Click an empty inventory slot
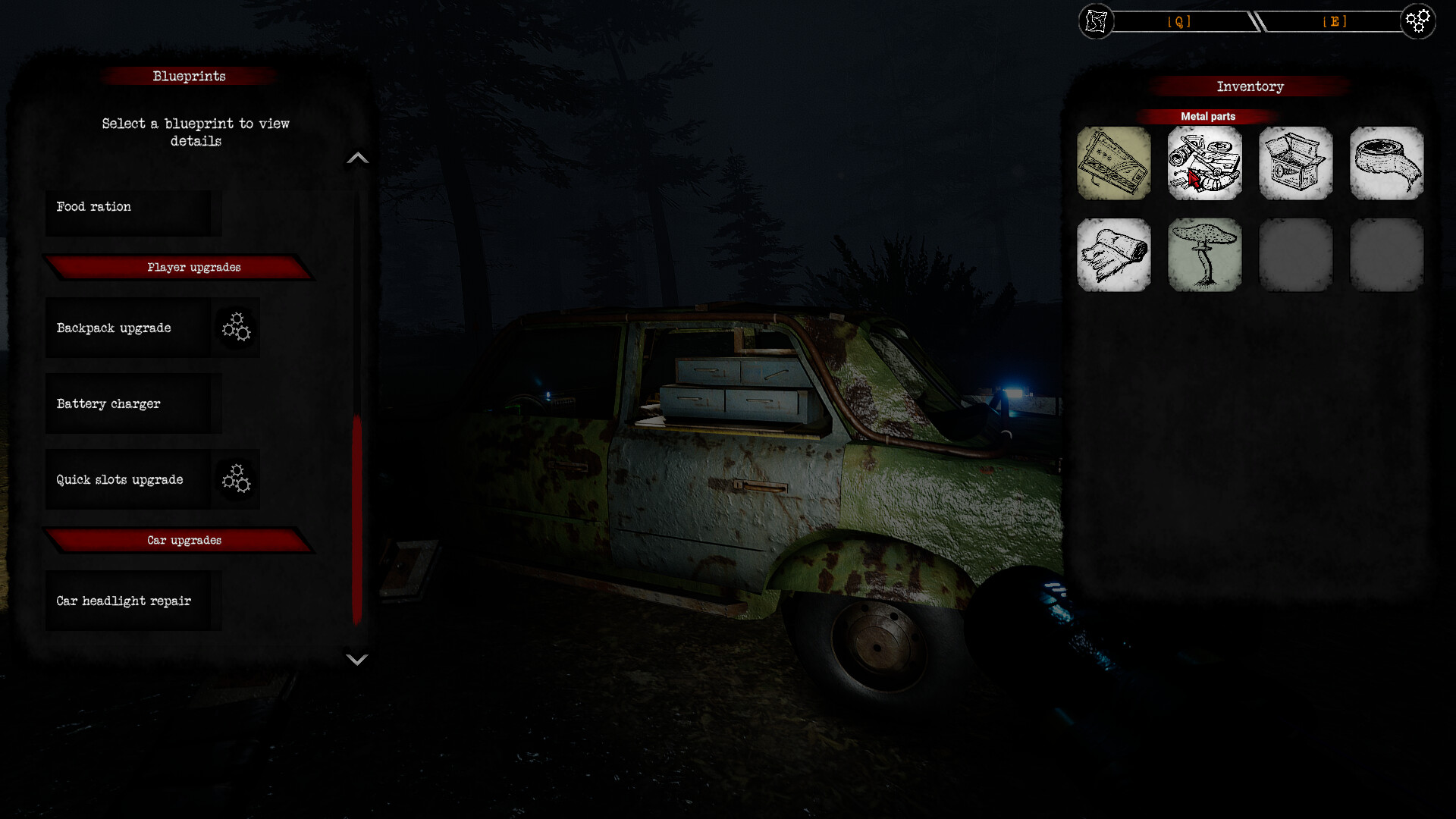Screen dimensions: 1456x819 (1296, 254)
